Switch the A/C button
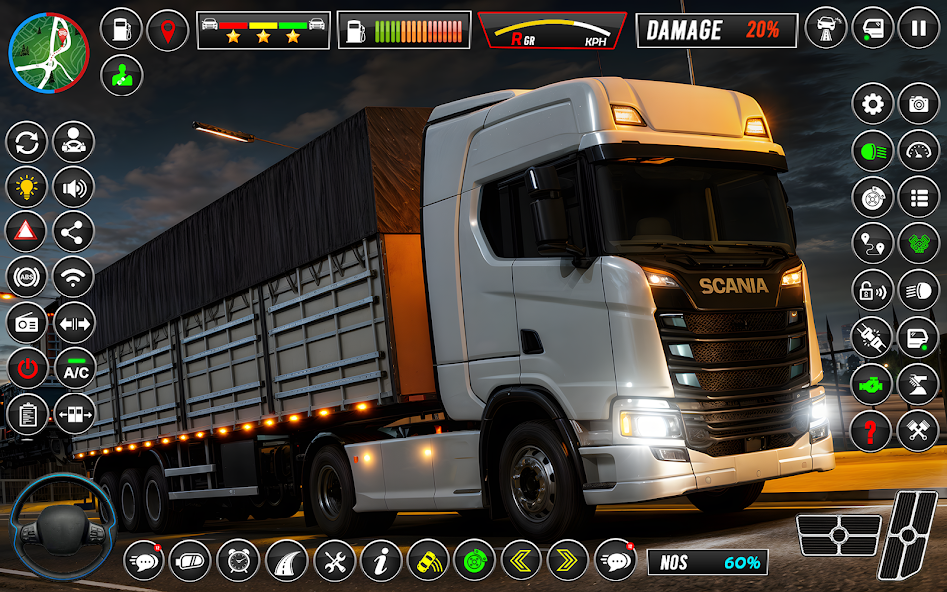 point(74,369)
